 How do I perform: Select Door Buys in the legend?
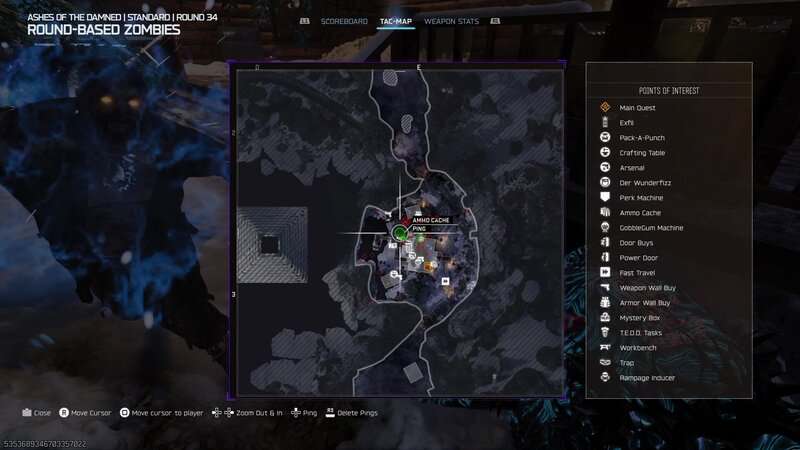tap(637, 242)
